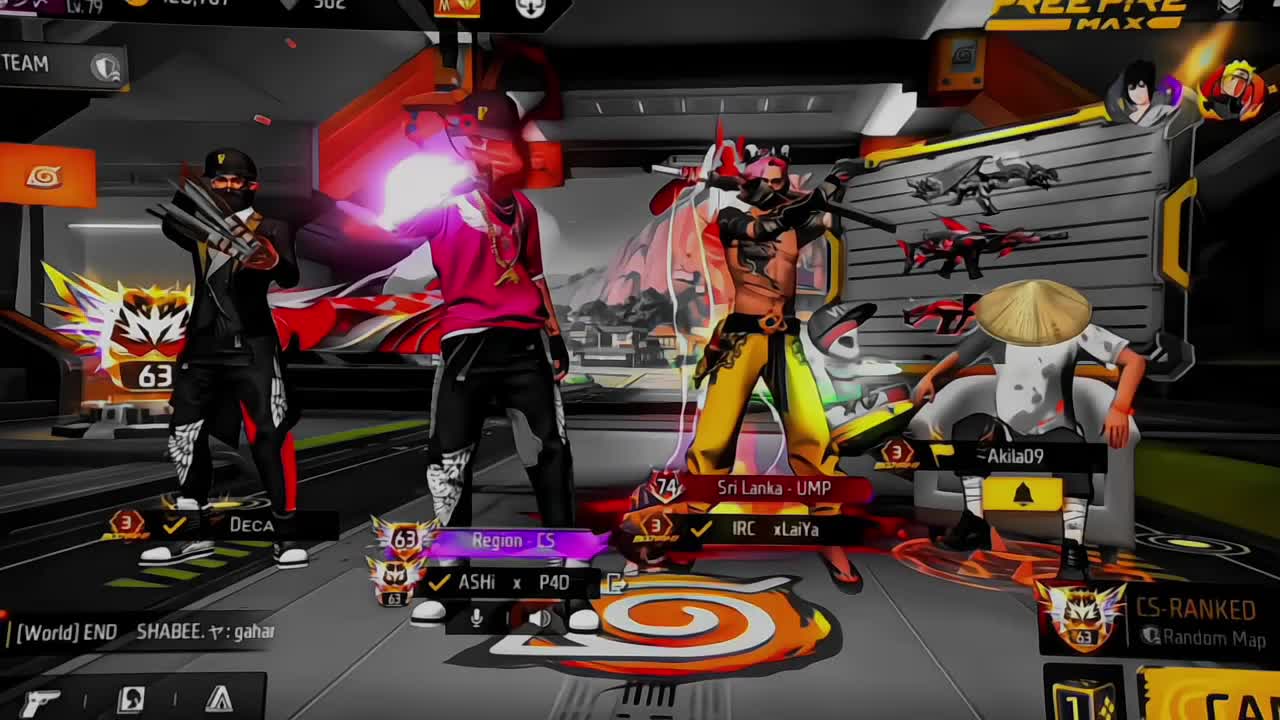The width and height of the screenshot is (1280, 720).
Task: Select the CS-Ranked Random Map mode selector
Action: 1160,622
